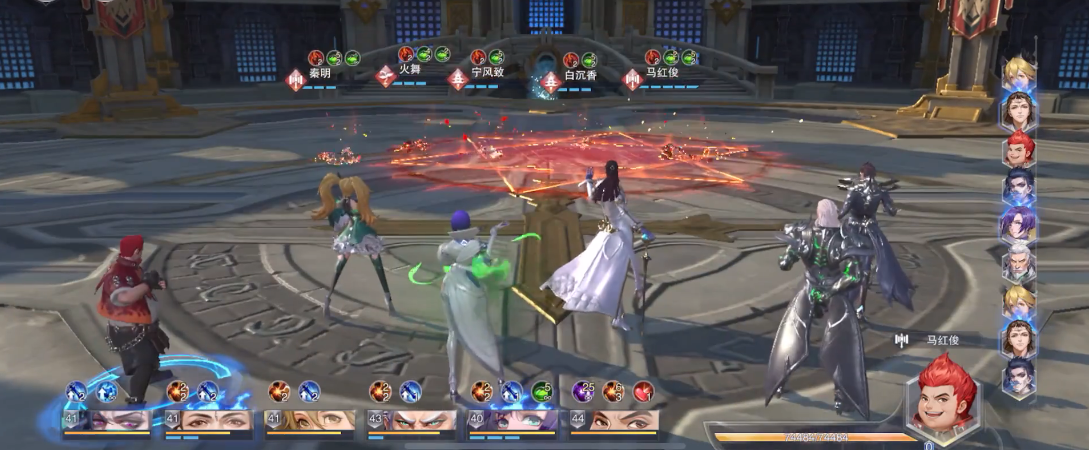This screenshot has width=1089, height=450.
Task: Target 马红俊 via the top nameplate
Action: tap(662, 73)
